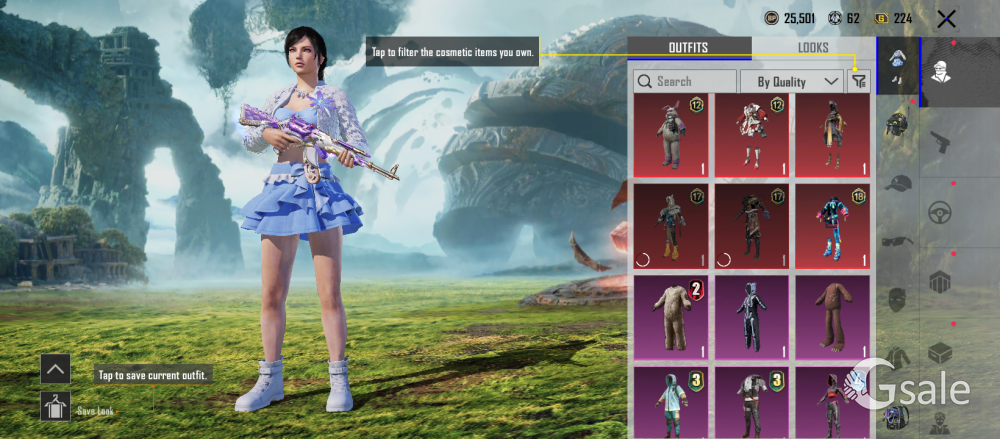Open the pistol weapon skins category

coord(940,142)
